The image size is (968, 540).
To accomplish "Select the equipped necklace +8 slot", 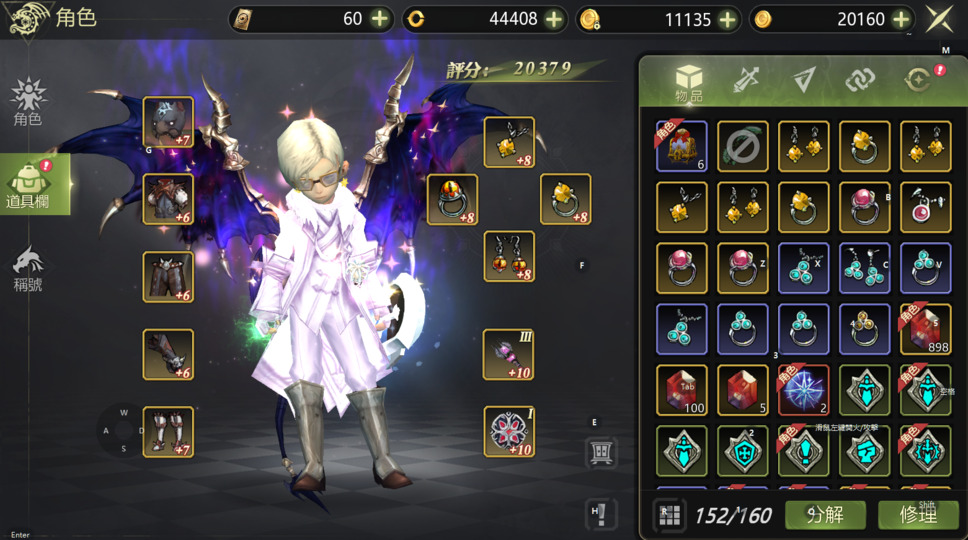I will [x=508, y=142].
